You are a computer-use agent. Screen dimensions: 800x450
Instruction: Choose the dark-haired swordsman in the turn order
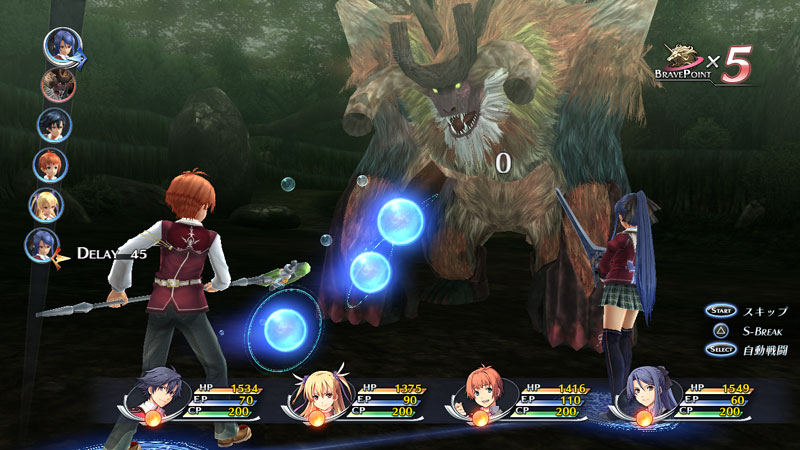pyautogui.click(x=53, y=124)
